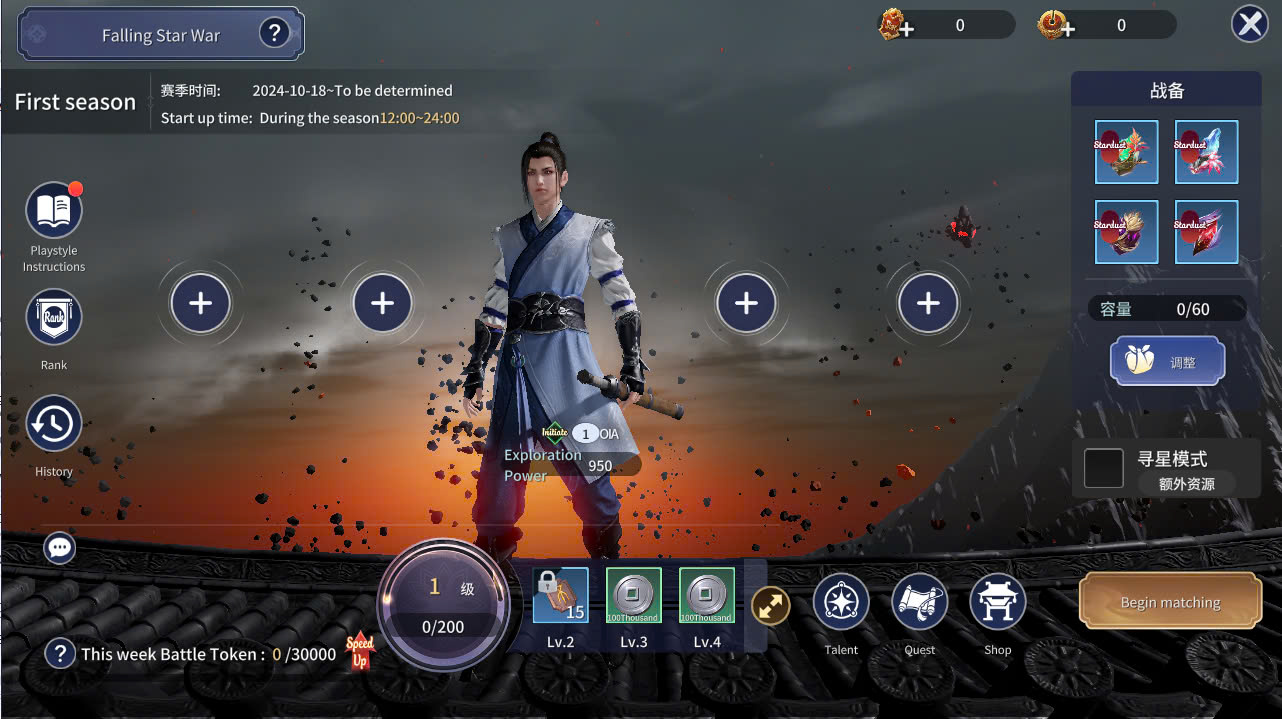Click the 调整 adjust button
Viewport: 1282px width, 719px height.
(x=1167, y=361)
